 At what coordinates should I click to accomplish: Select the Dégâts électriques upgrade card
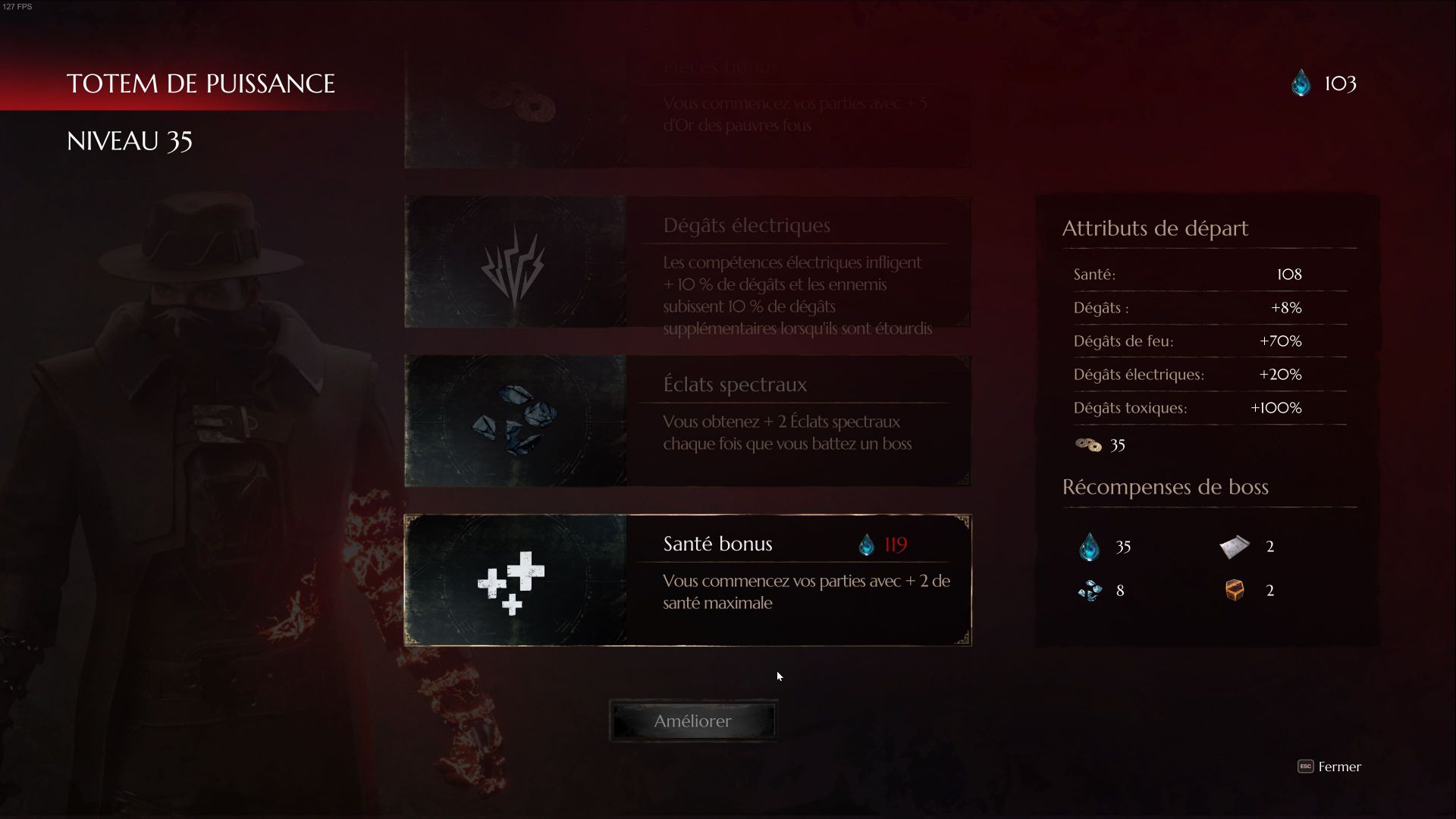point(687,262)
